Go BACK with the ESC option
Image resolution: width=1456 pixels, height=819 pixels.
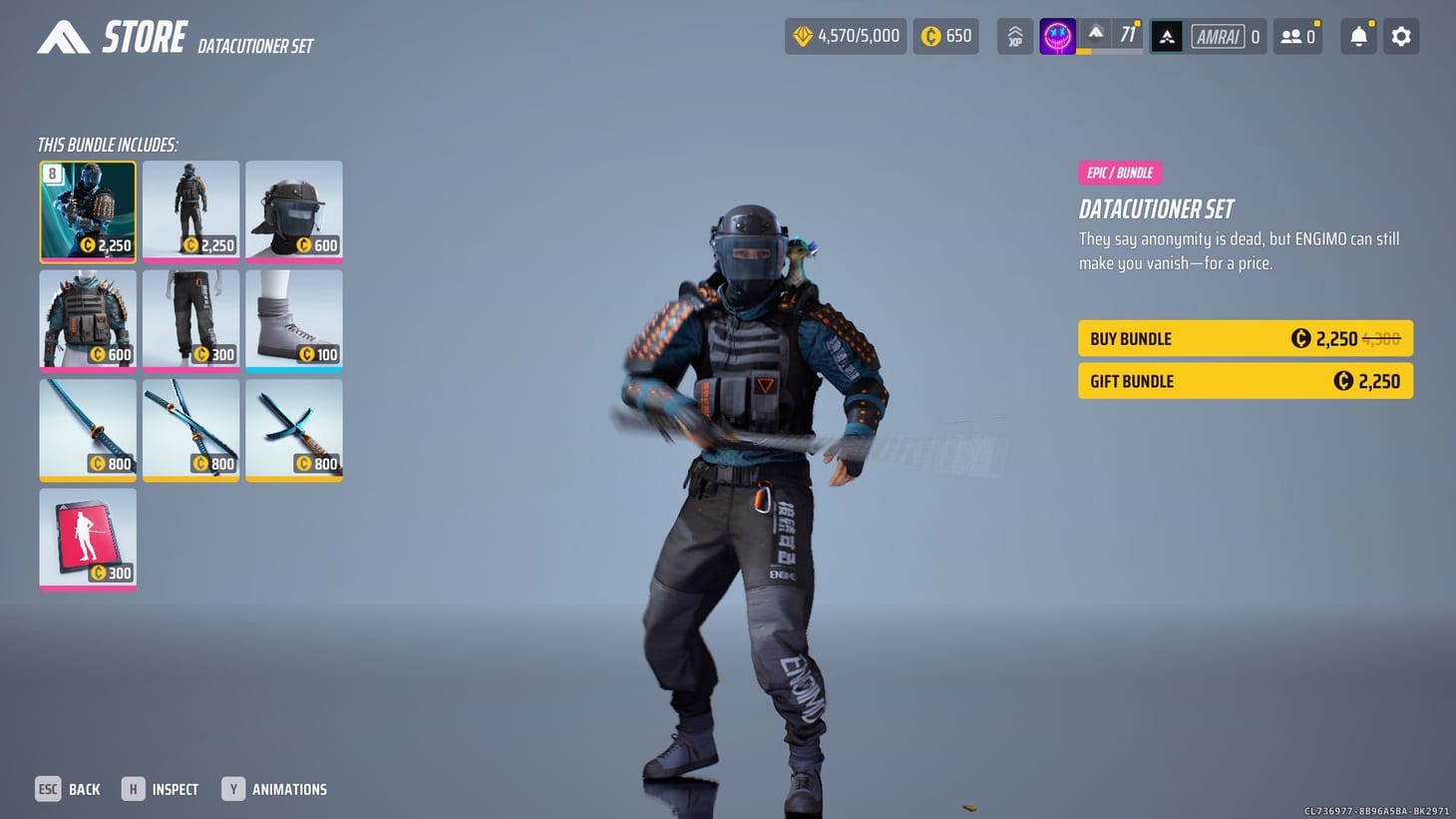pos(68,789)
